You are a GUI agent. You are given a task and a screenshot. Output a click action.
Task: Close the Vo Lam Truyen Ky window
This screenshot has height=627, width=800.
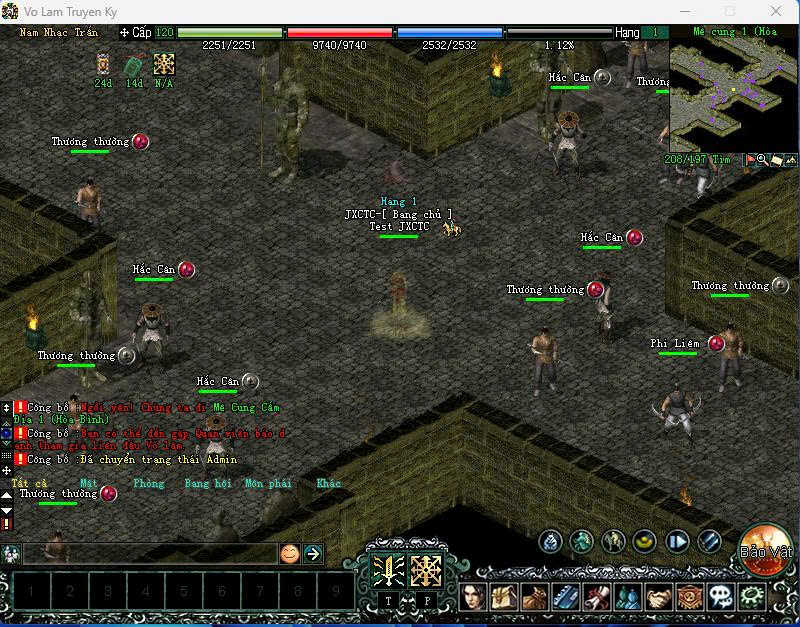click(x=776, y=11)
